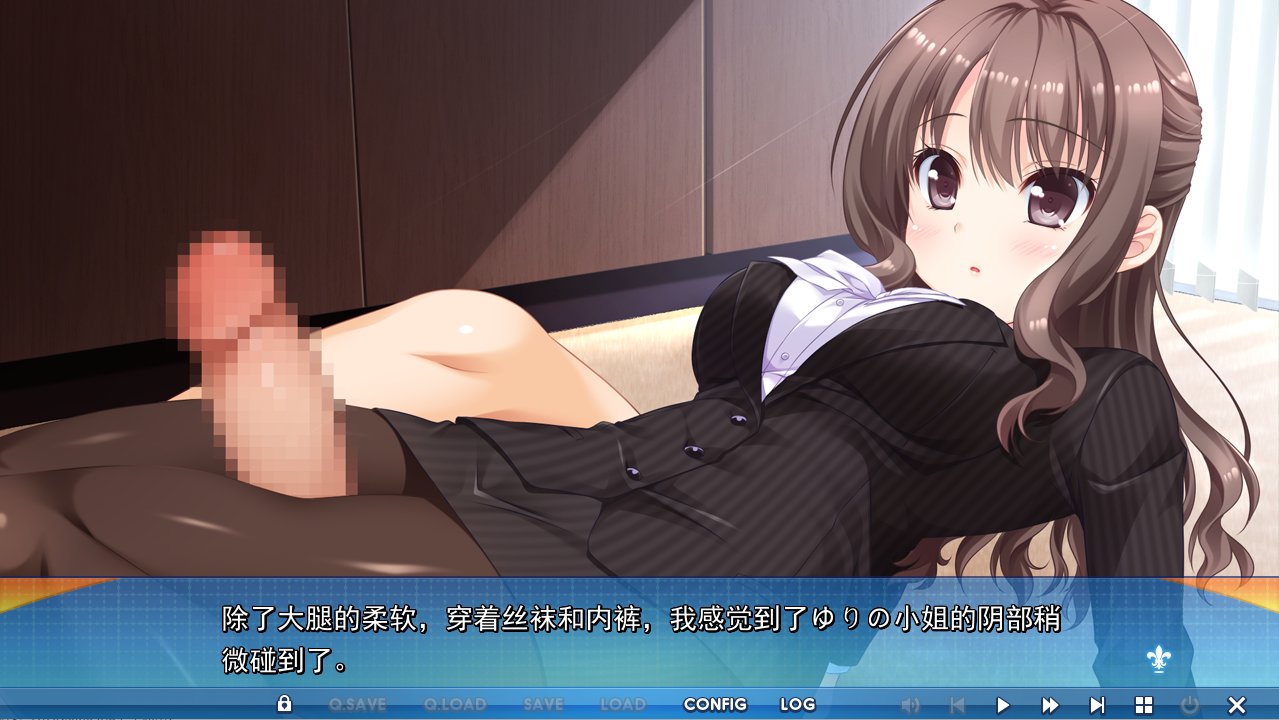This screenshot has width=1279, height=720.
Task: Open the LOAD menu
Action: point(622,704)
